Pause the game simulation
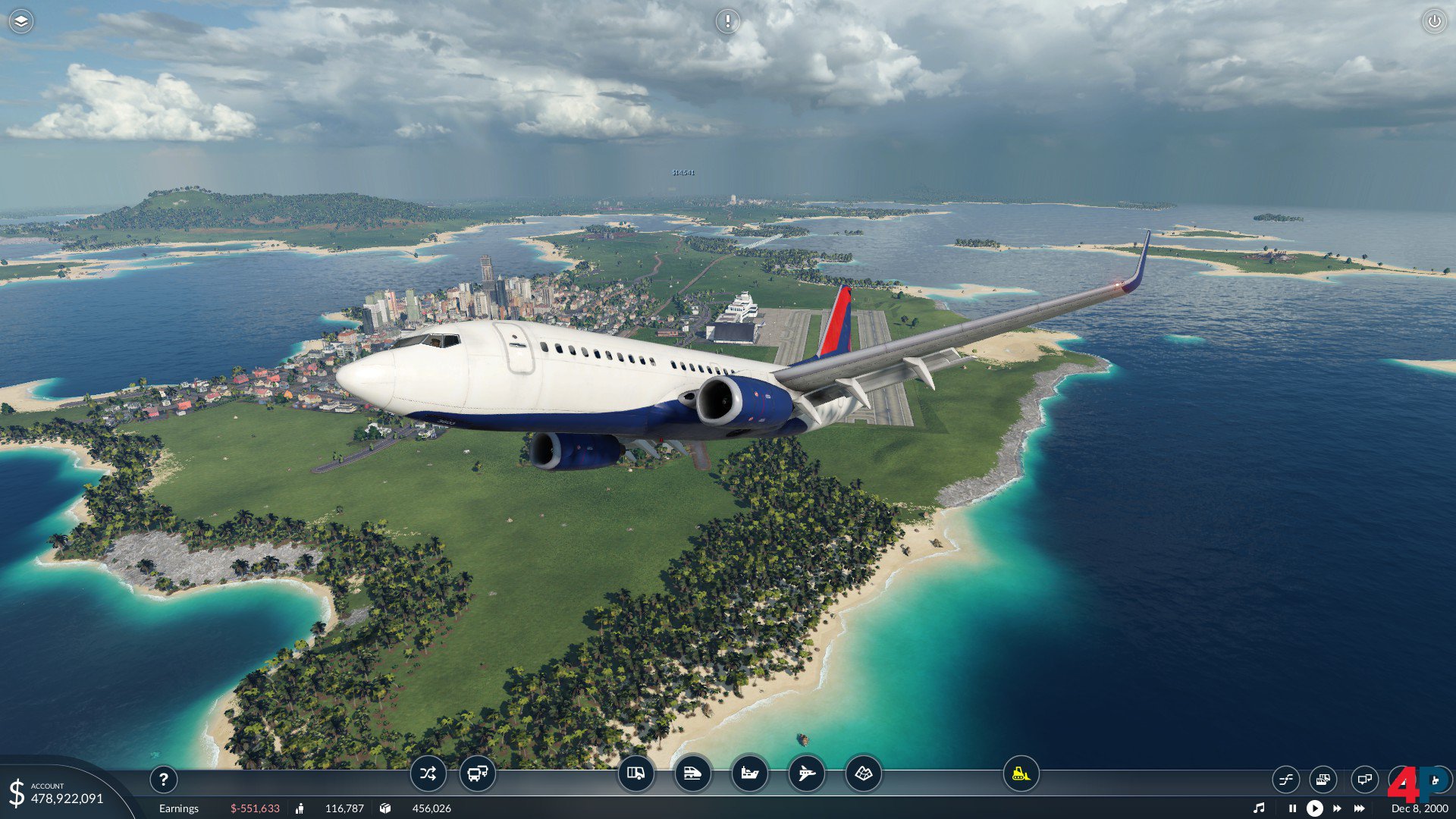This screenshot has height=819, width=1456. click(x=1292, y=808)
